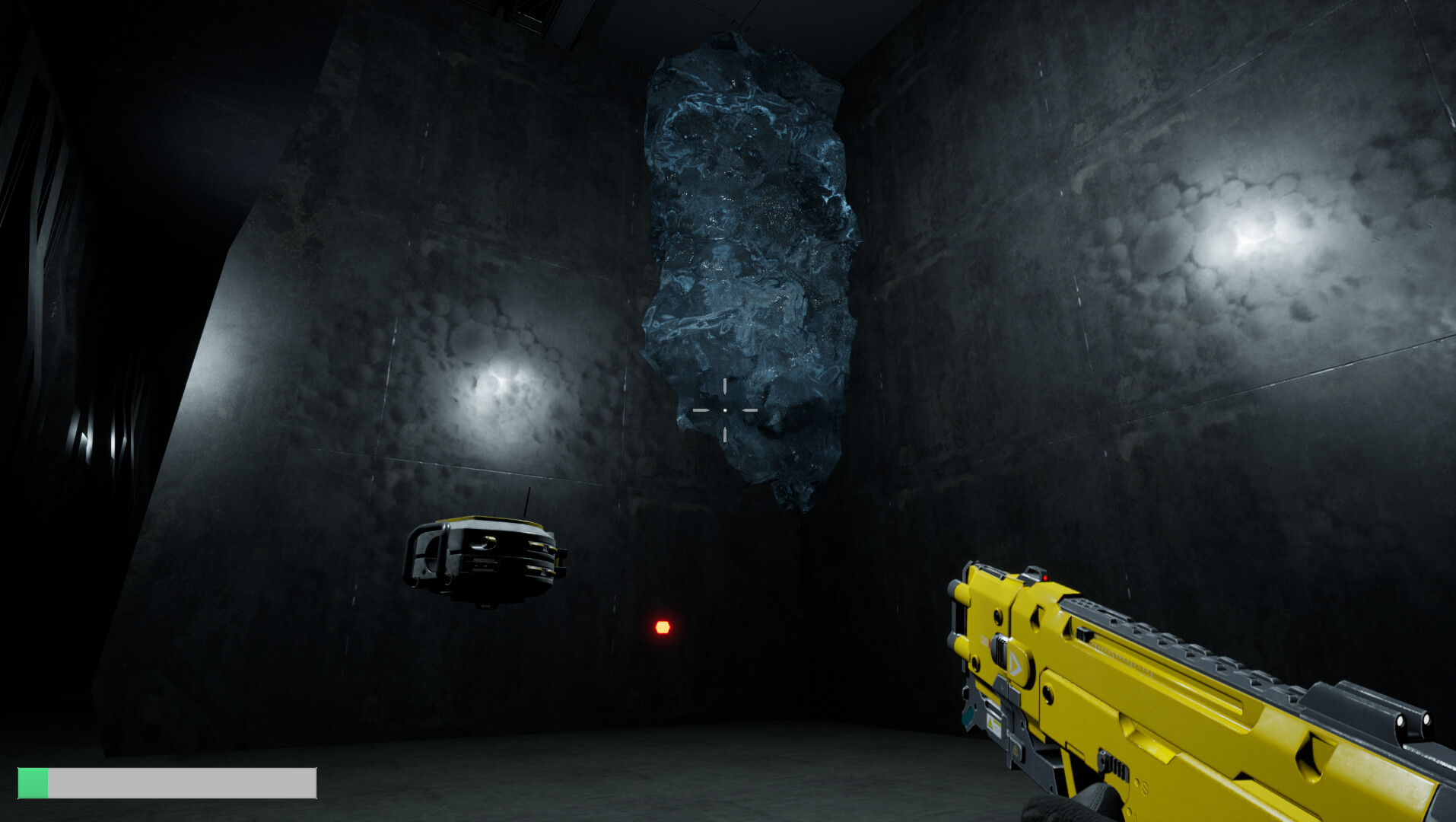This screenshot has width=1456, height=822.
Task: Click the gray empty portion of the progress bar
Action: [183, 782]
